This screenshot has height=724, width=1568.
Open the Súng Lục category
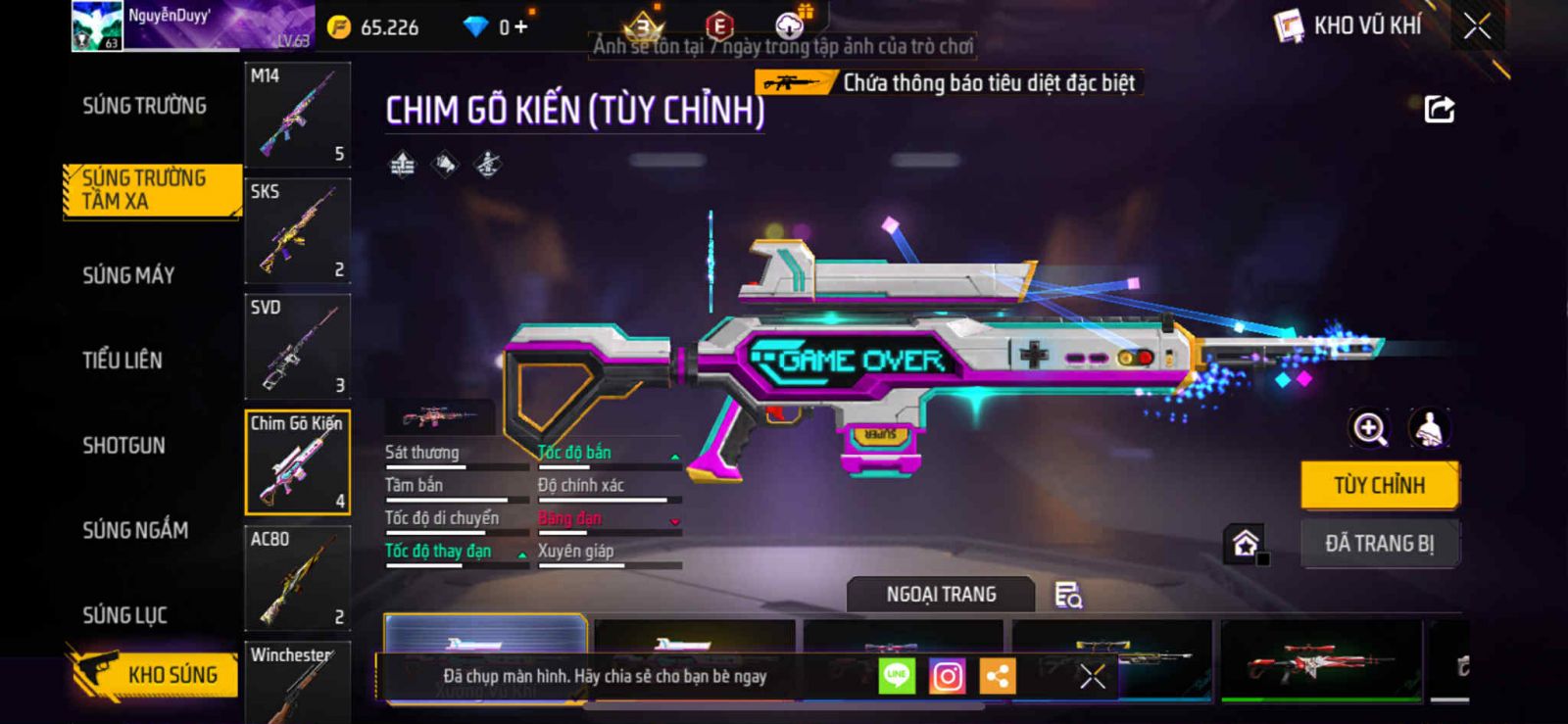tap(124, 615)
